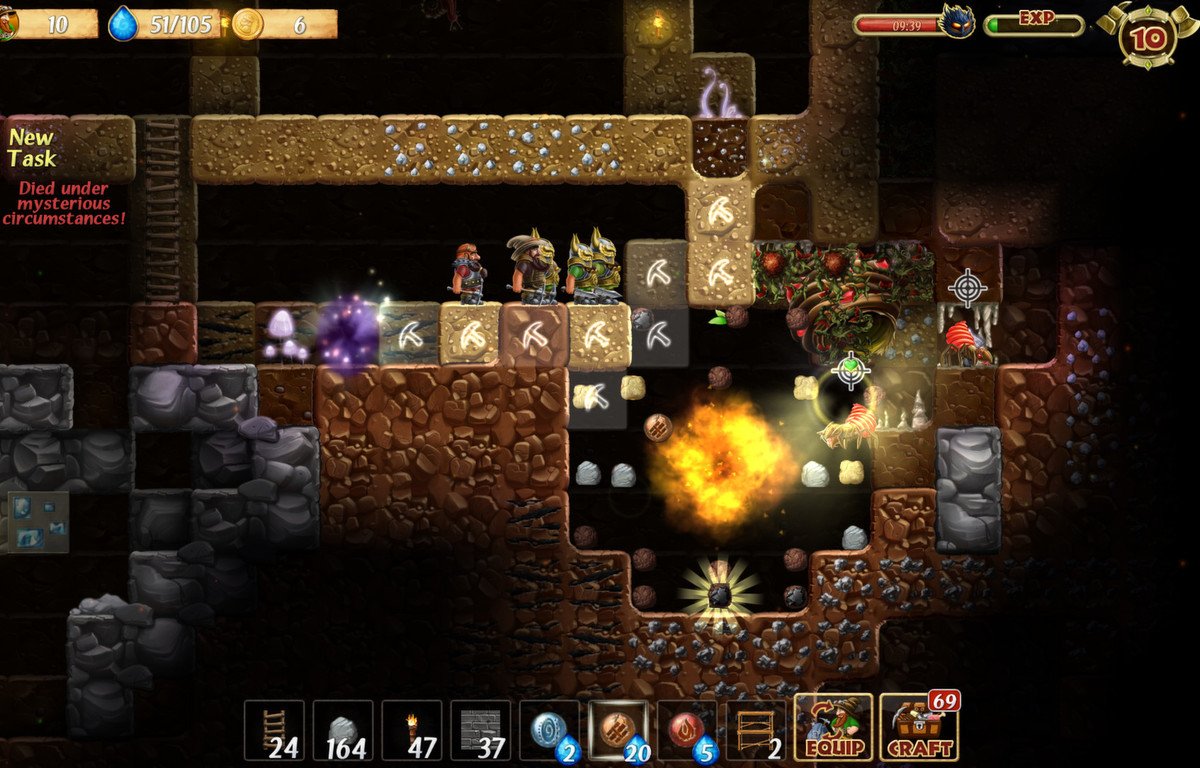Activate the blue spiral portal spell
The height and width of the screenshot is (768, 1200).
click(x=549, y=730)
